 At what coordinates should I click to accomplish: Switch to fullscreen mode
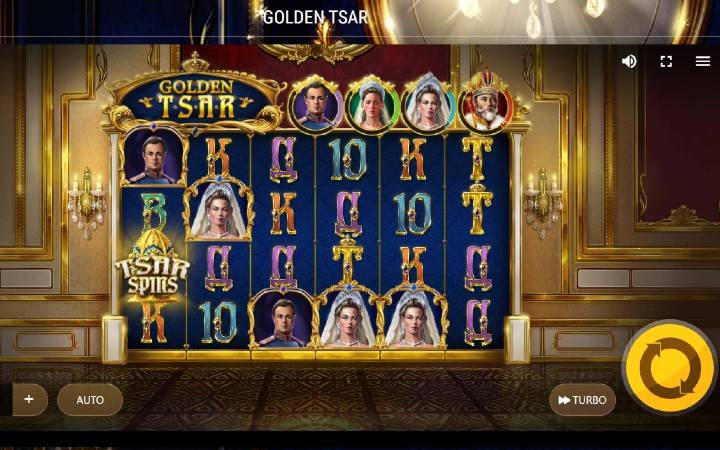coord(666,61)
